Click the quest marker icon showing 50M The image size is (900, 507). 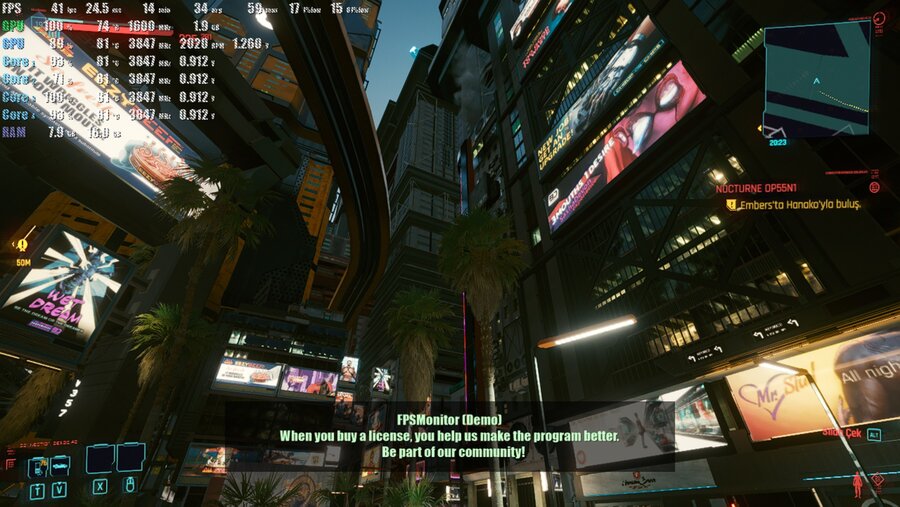[x=21, y=245]
